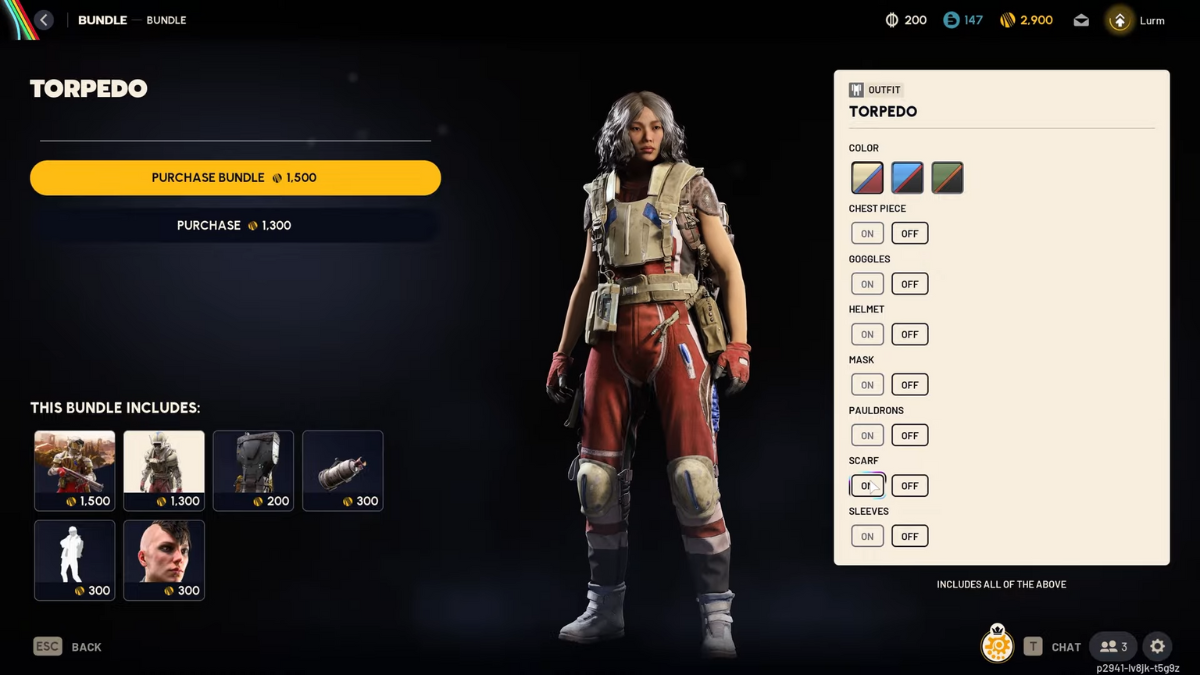
Task: Open the settings gear icon
Action: click(1157, 647)
